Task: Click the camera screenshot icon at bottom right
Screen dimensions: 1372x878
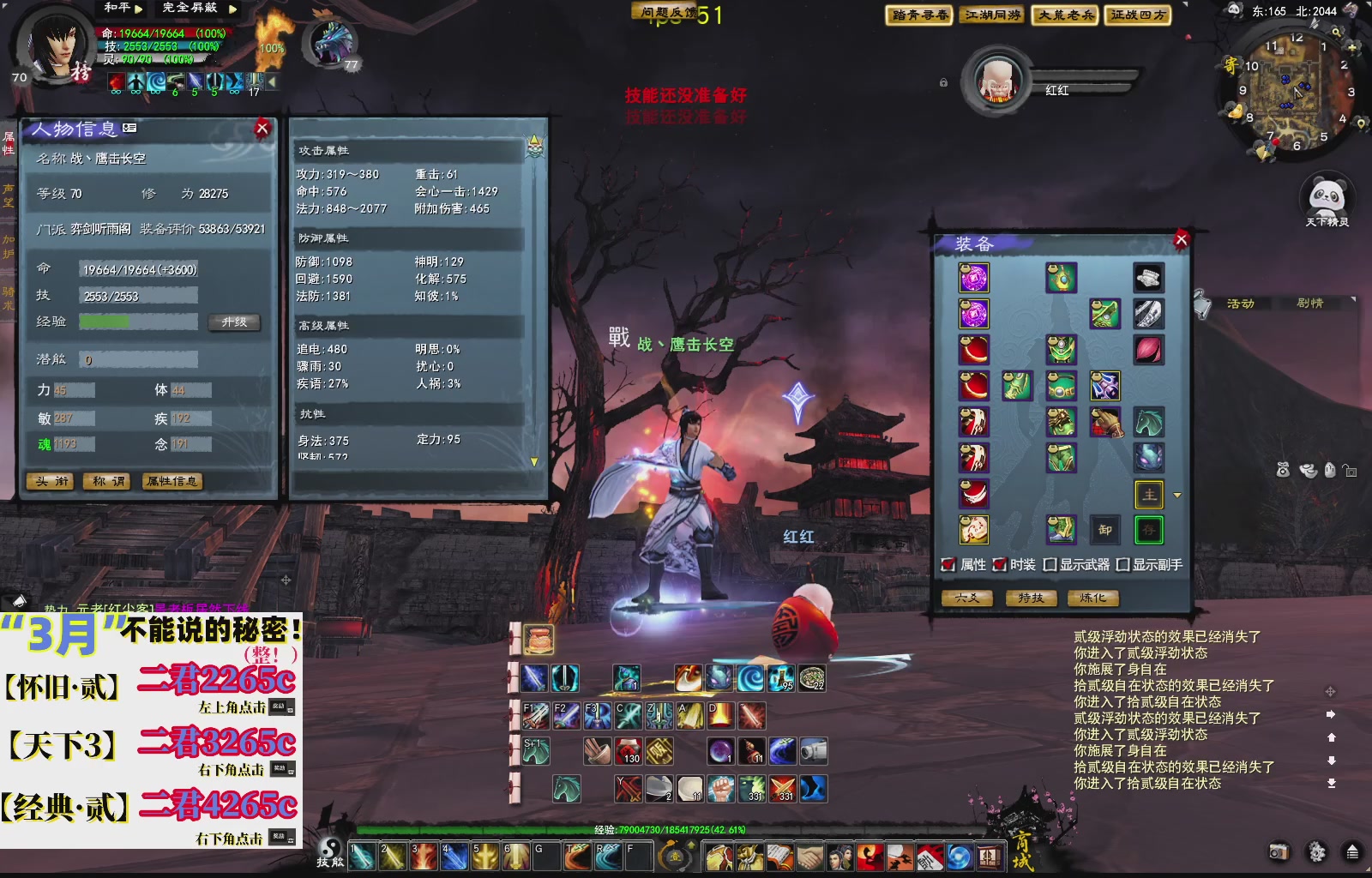Action: coord(1278,850)
